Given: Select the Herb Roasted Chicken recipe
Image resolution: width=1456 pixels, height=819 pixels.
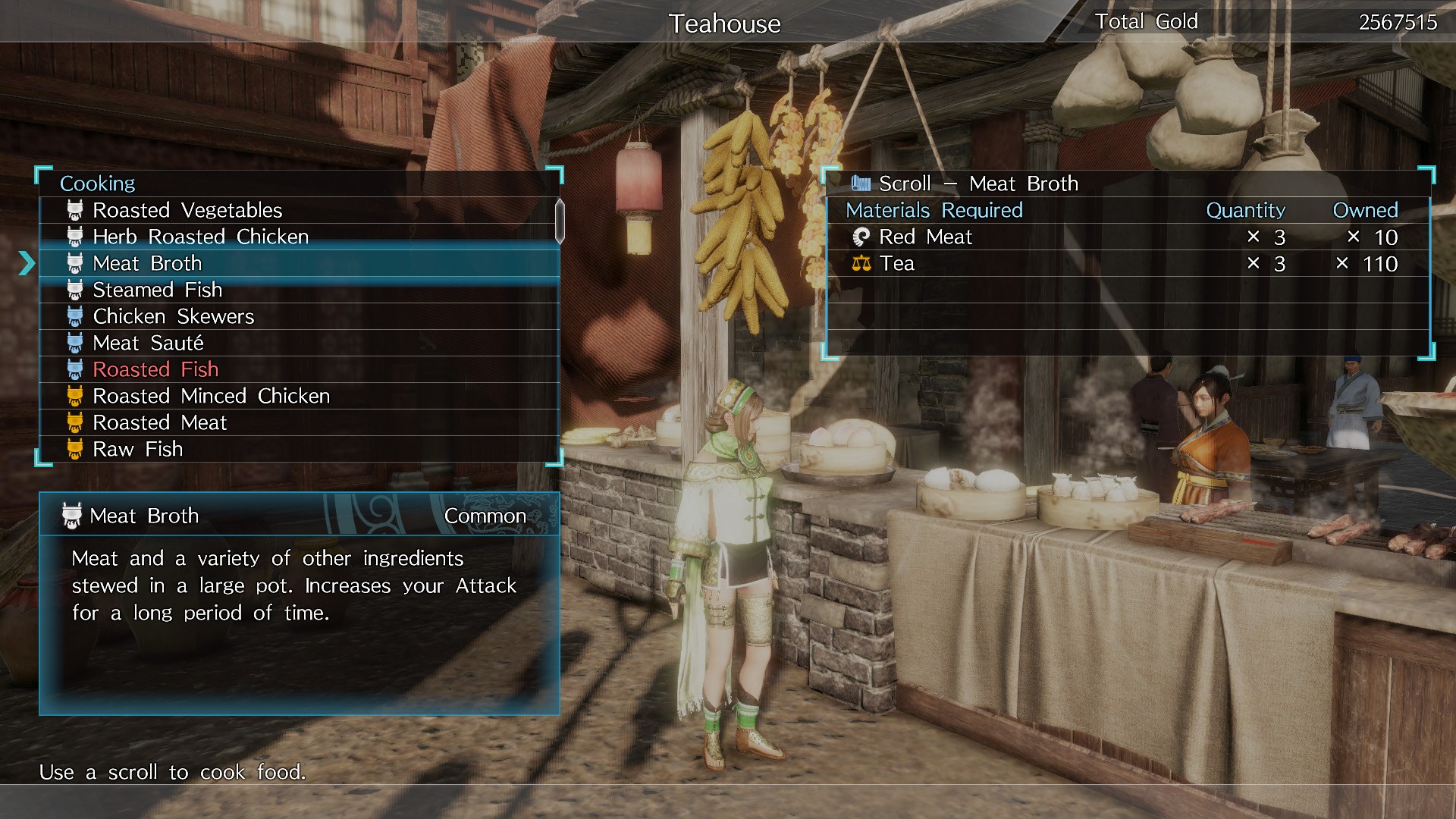Looking at the screenshot, I should [x=199, y=237].
